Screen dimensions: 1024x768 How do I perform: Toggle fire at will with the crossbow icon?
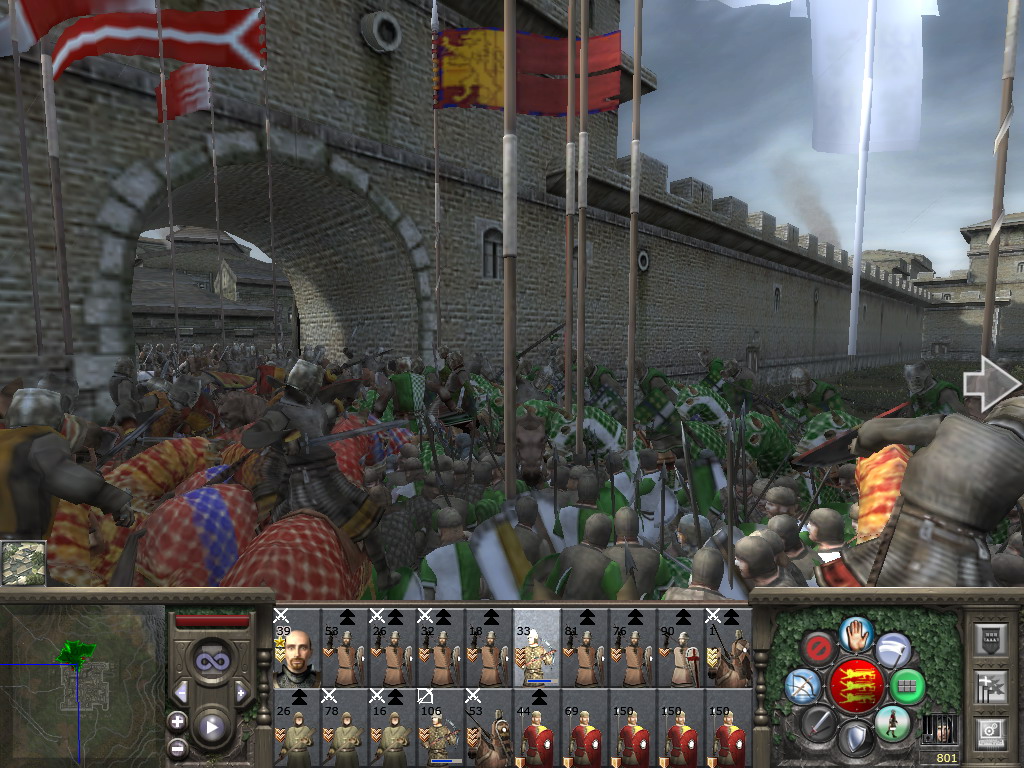pyautogui.click(x=803, y=686)
